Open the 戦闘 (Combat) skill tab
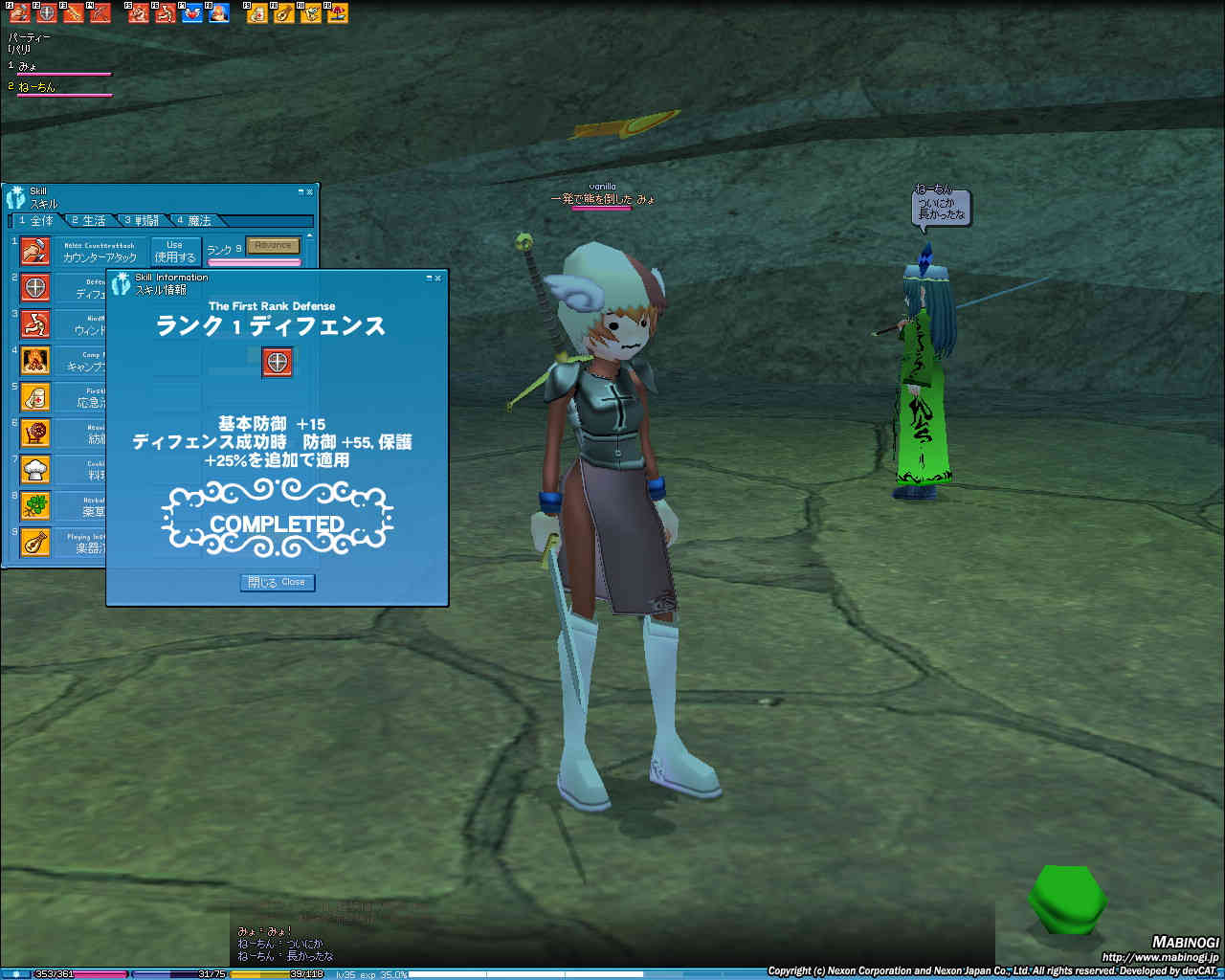The height and width of the screenshot is (980, 1225). pyautogui.click(x=143, y=221)
